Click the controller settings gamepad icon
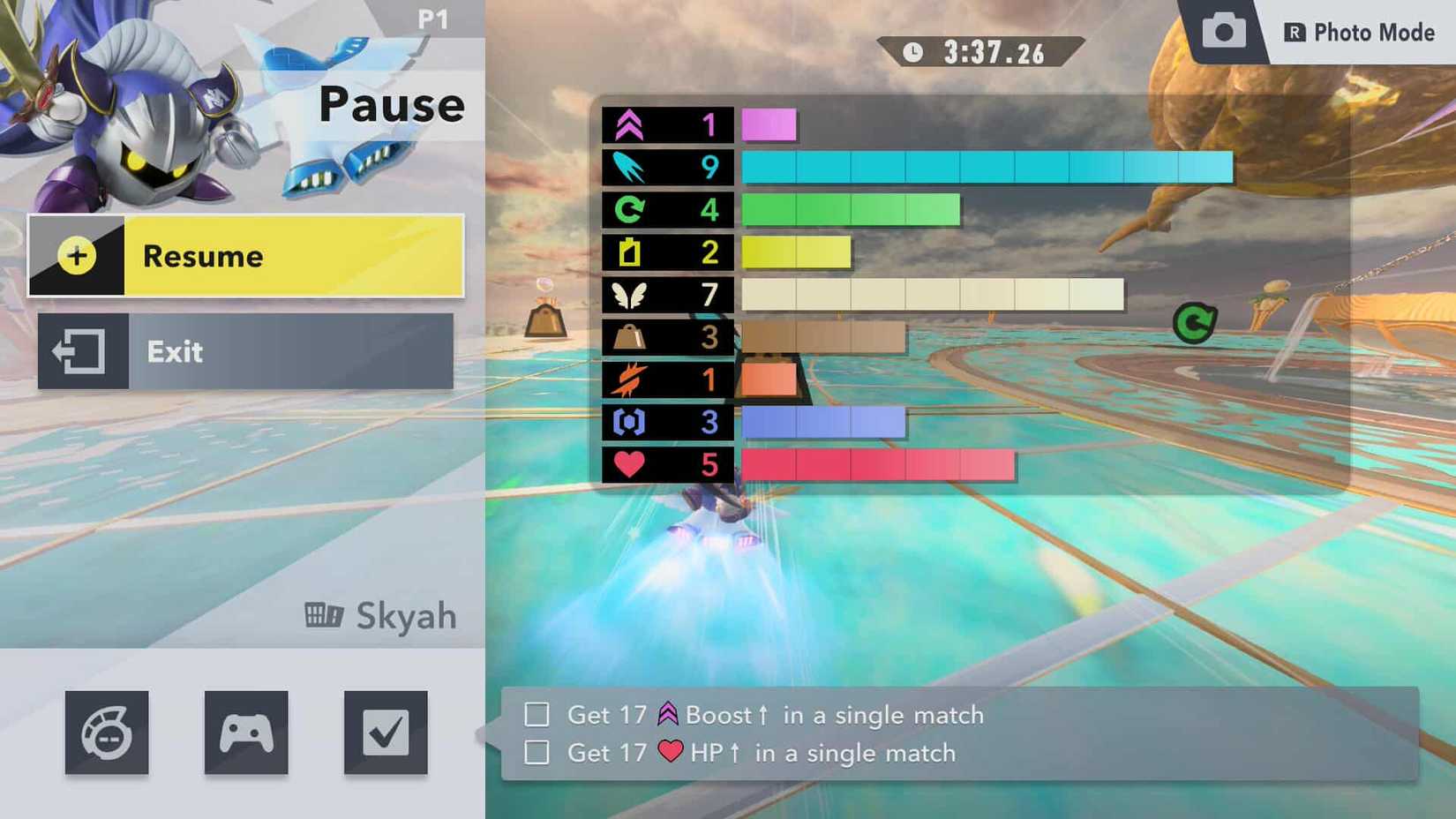This screenshot has height=819, width=1456. [246, 732]
